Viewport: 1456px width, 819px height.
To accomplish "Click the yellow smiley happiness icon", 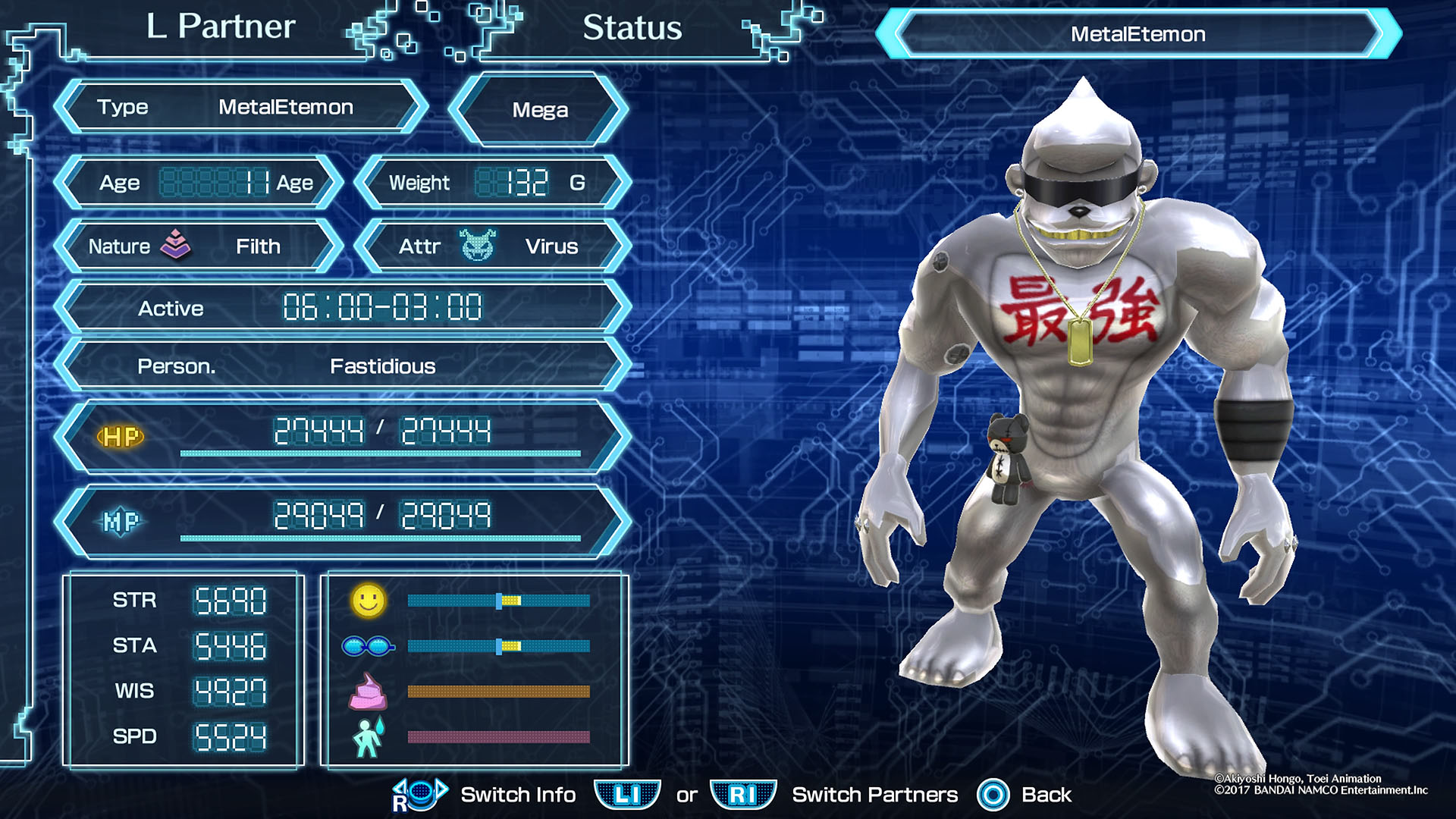I will (369, 601).
